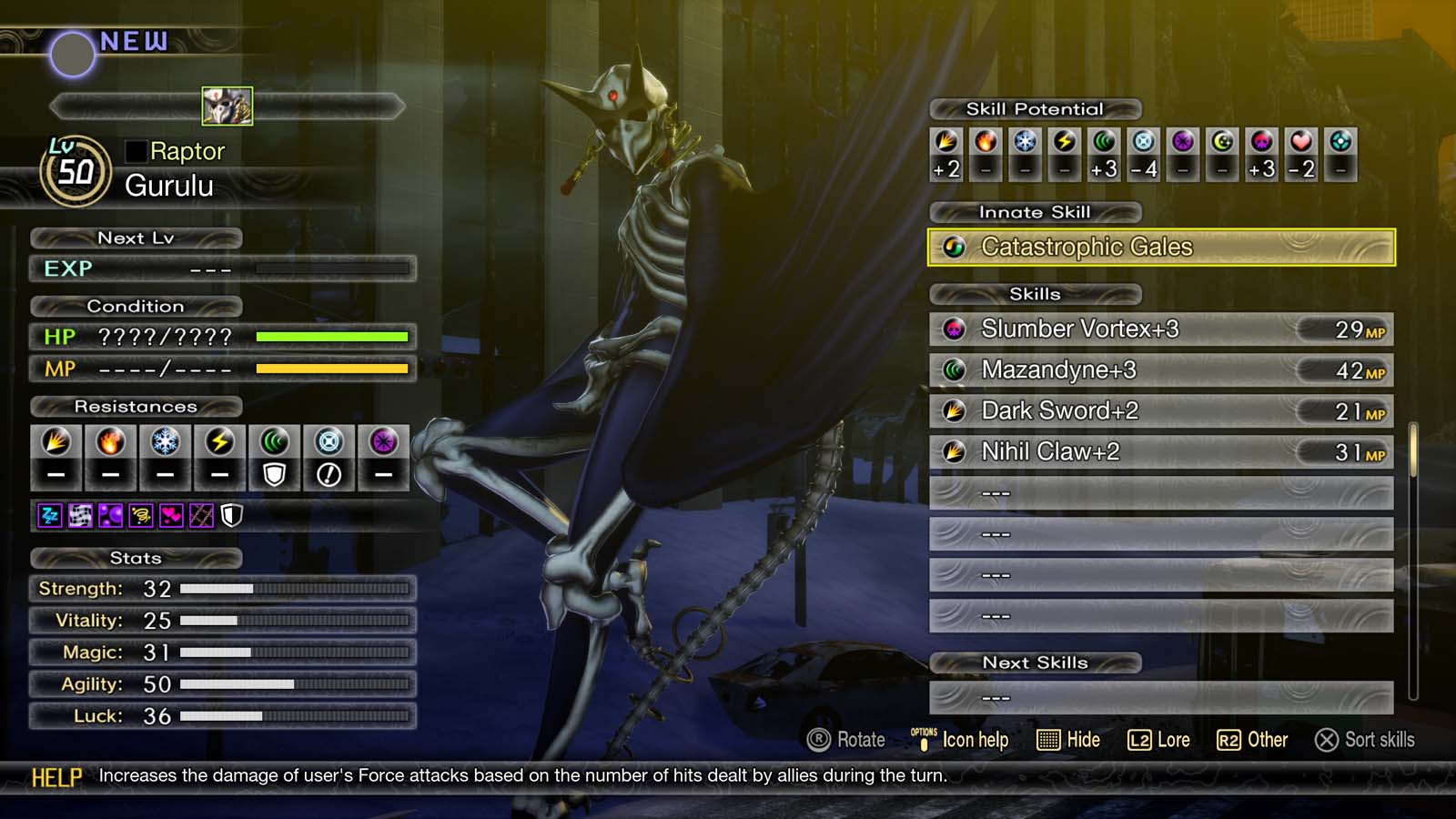This screenshot has width=1456, height=819.
Task: Select the Fire affinity icon in Skill Potential
Action: click(986, 141)
